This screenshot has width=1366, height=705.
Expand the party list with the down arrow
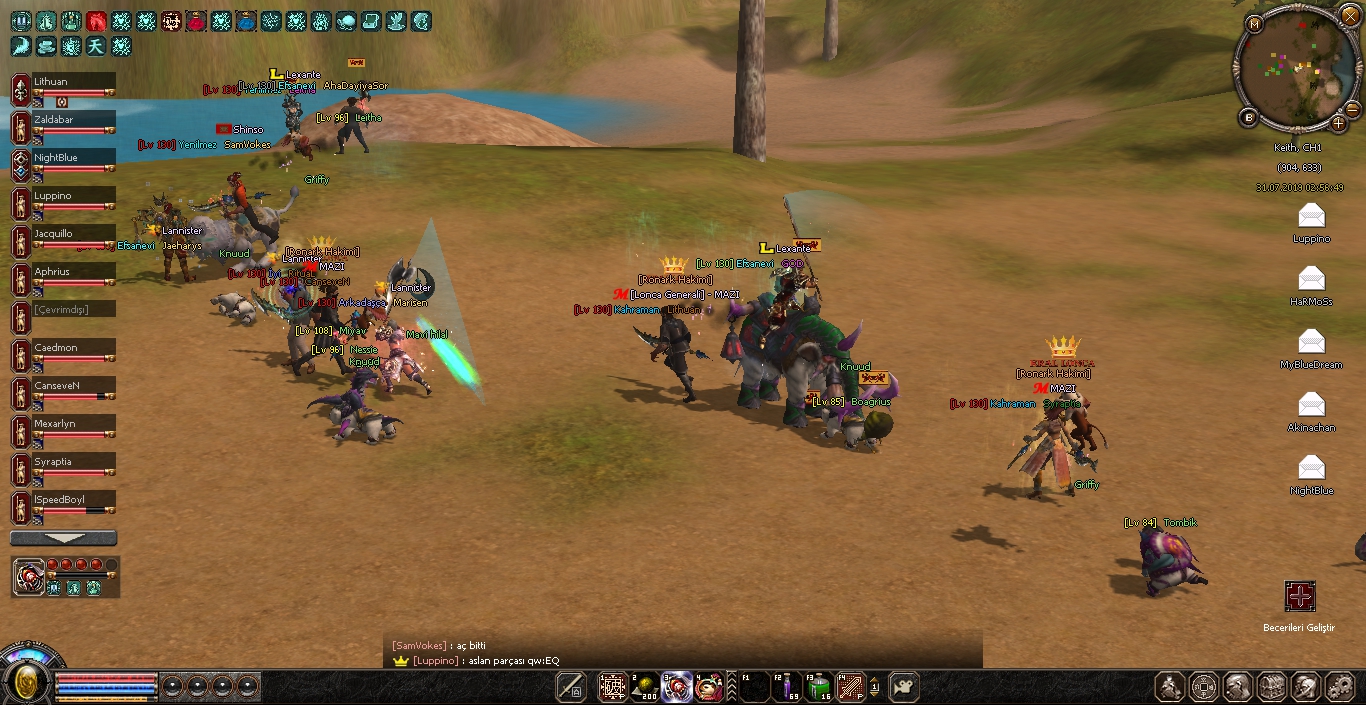[x=64, y=538]
